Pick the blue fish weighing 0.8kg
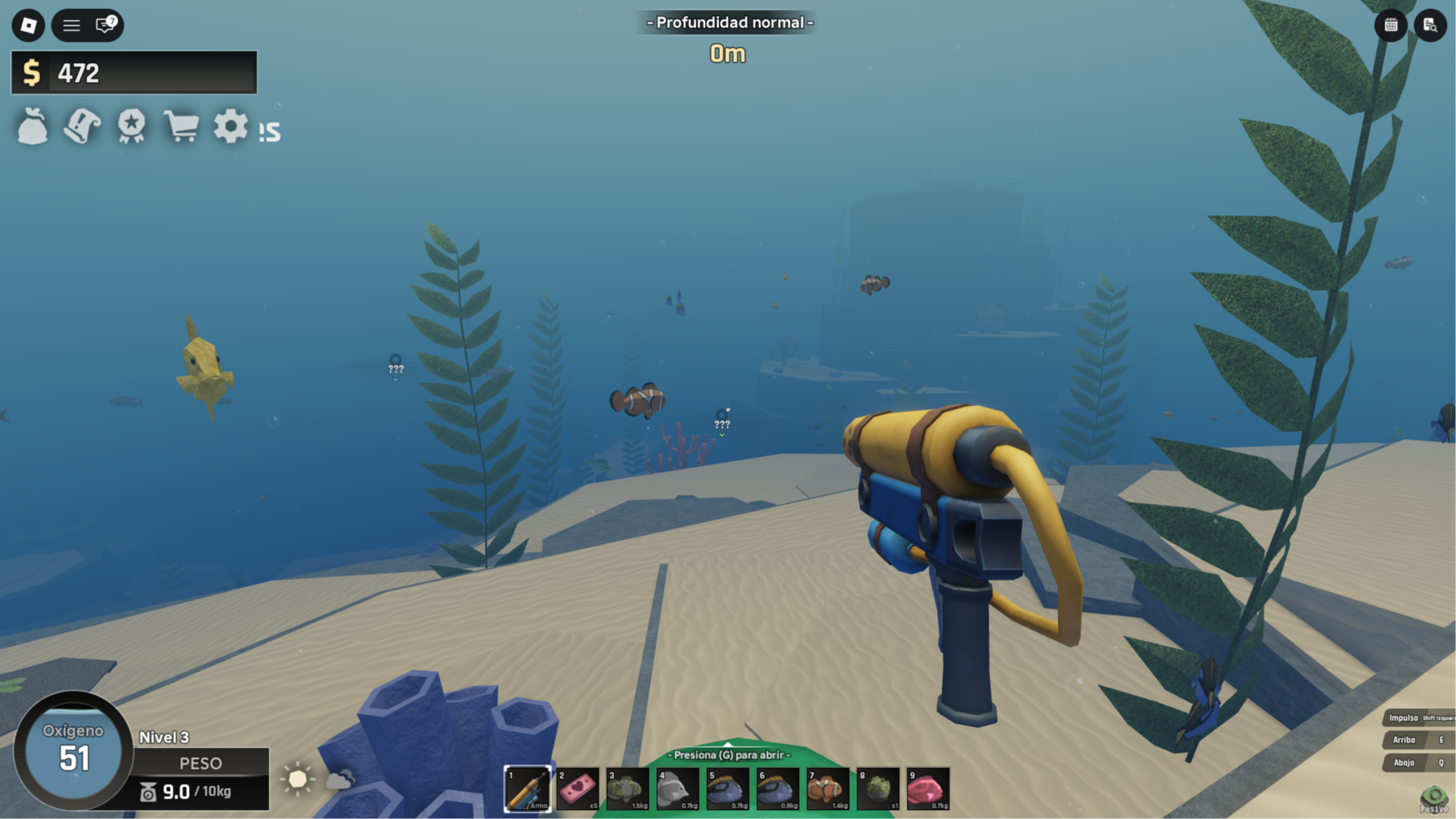The width and height of the screenshot is (1456, 819). (778, 789)
